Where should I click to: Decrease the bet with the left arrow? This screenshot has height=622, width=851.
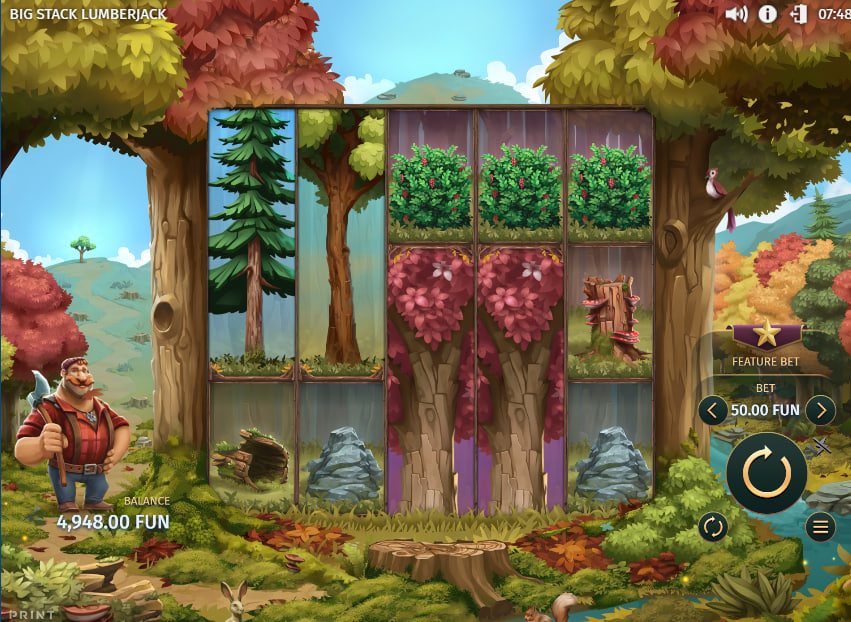(x=713, y=409)
